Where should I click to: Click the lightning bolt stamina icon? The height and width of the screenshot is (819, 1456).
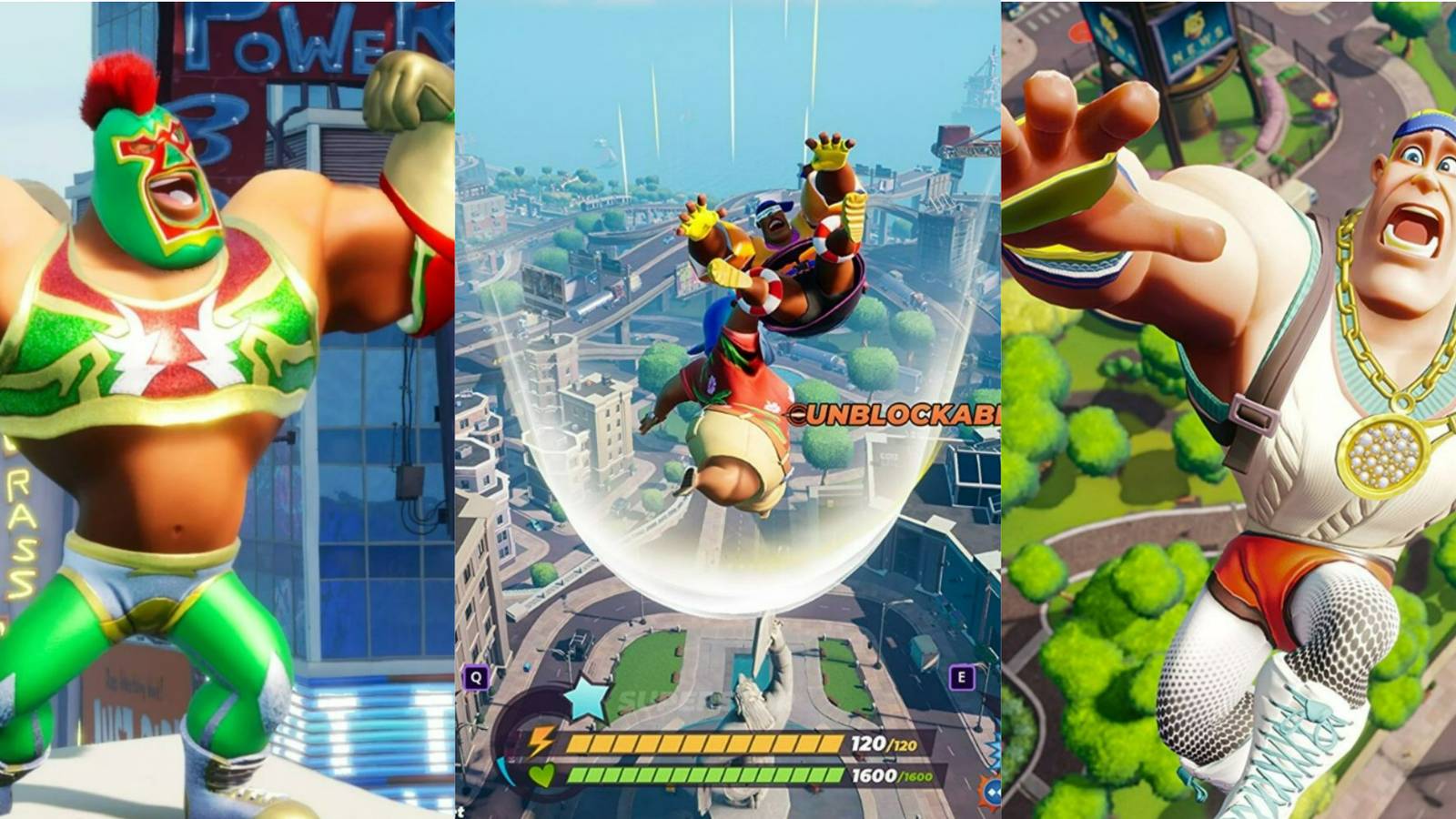(540, 741)
